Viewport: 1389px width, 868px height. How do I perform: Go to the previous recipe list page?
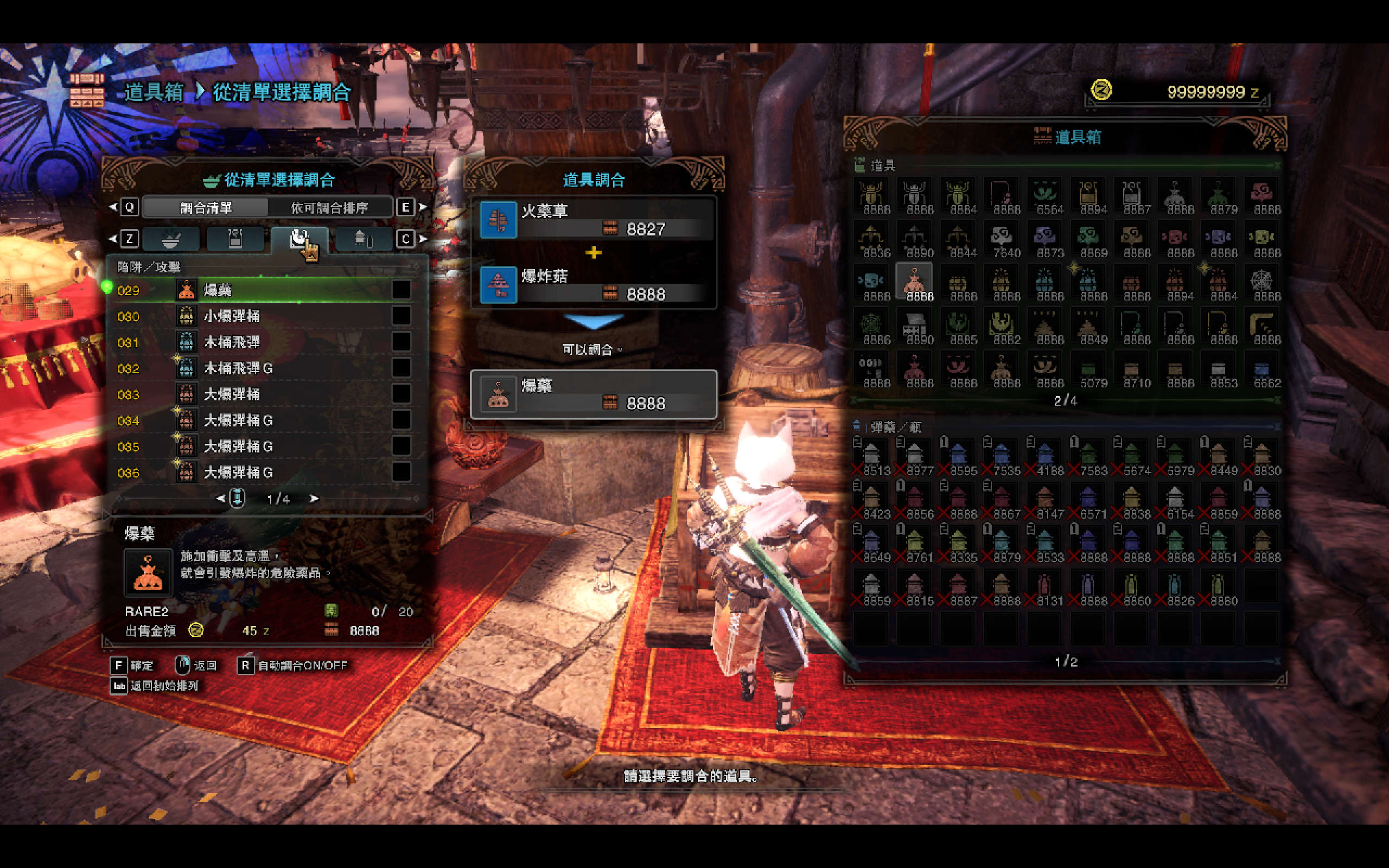[220, 499]
